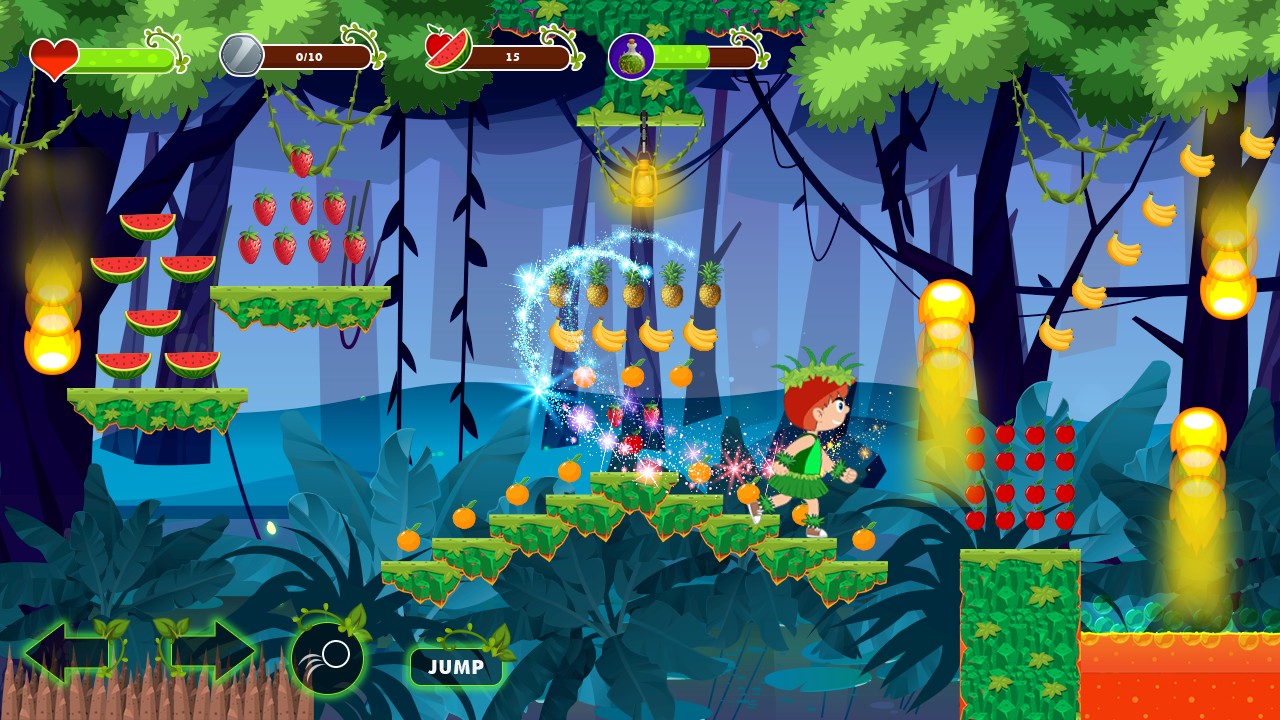The width and height of the screenshot is (1280, 720).
Task: Activate the stone throw attack button
Action: click(328, 658)
